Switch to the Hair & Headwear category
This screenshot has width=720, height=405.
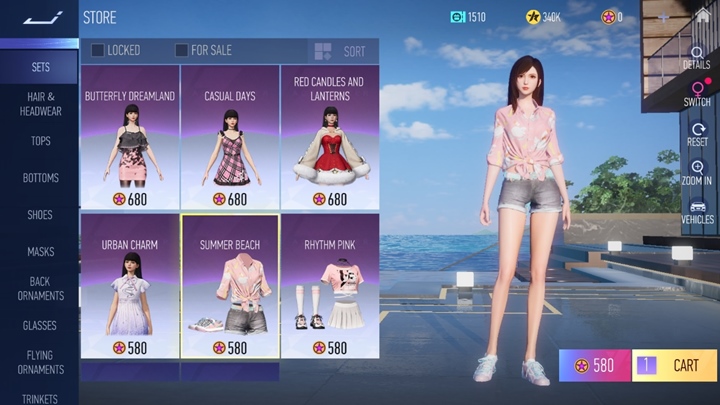40,103
